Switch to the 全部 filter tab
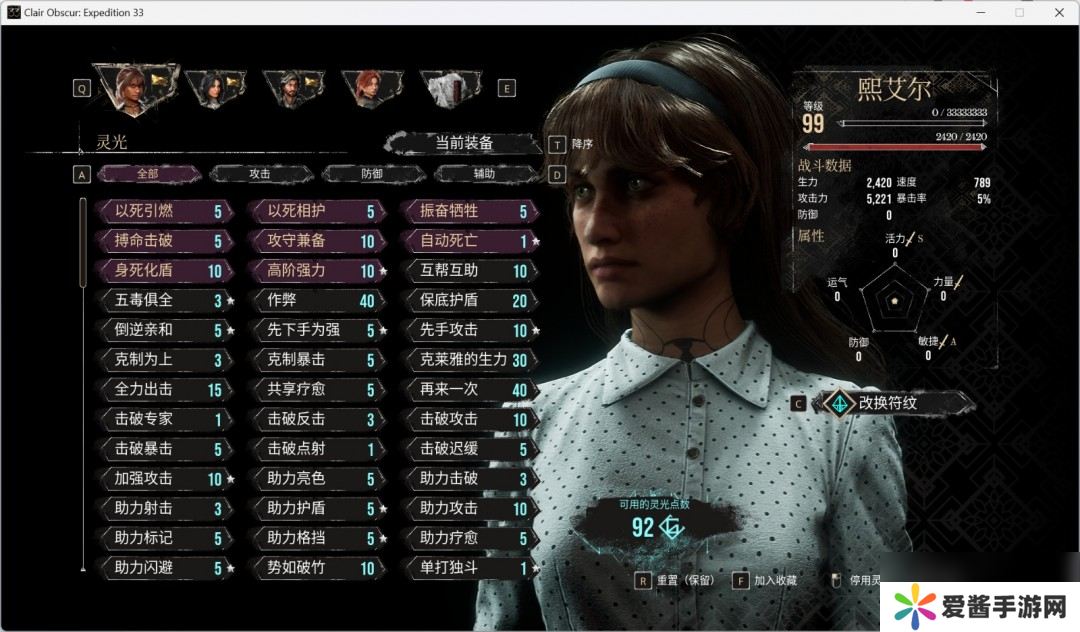The height and width of the screenshot is (632, 1080). (148, 174)
